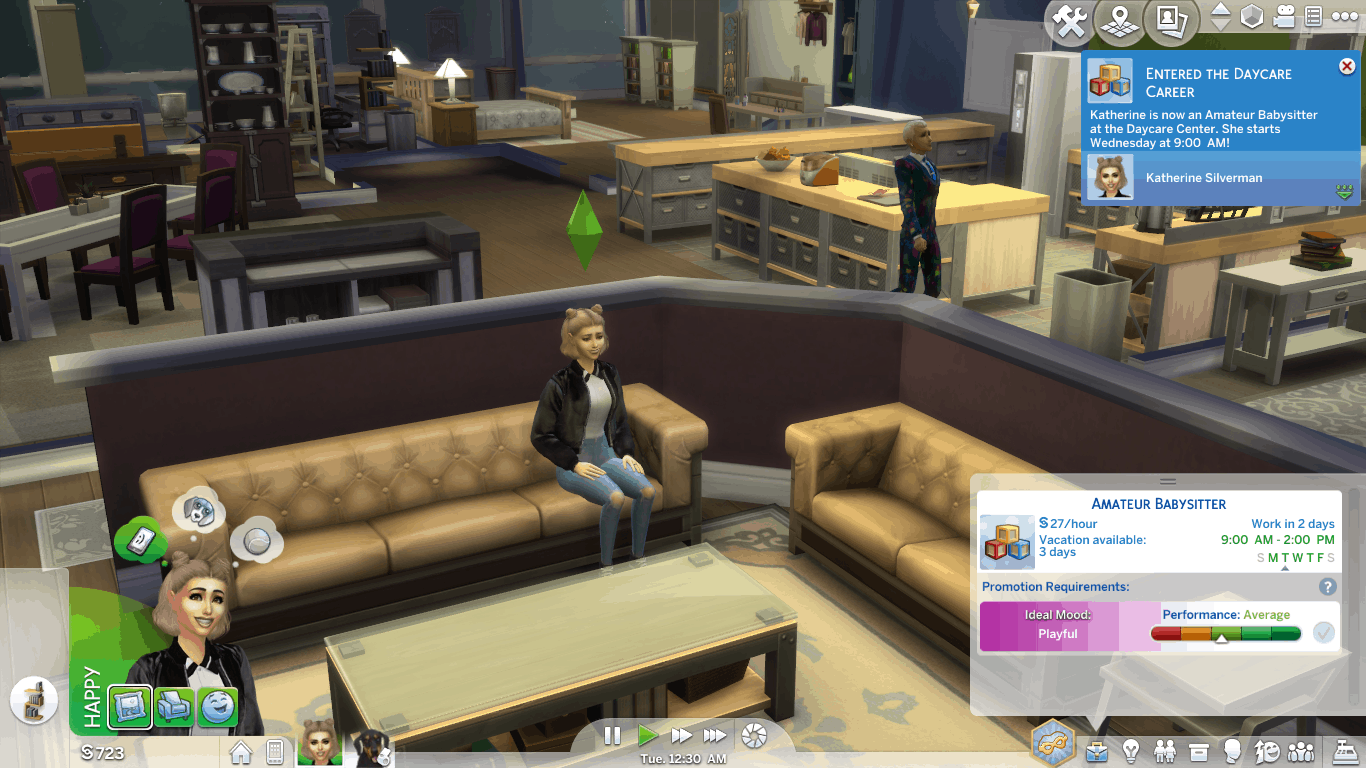This screenshot has height=768, width=1366.
Task: Open Build Mode with hammer and wrench icon
Action: 1070,23
